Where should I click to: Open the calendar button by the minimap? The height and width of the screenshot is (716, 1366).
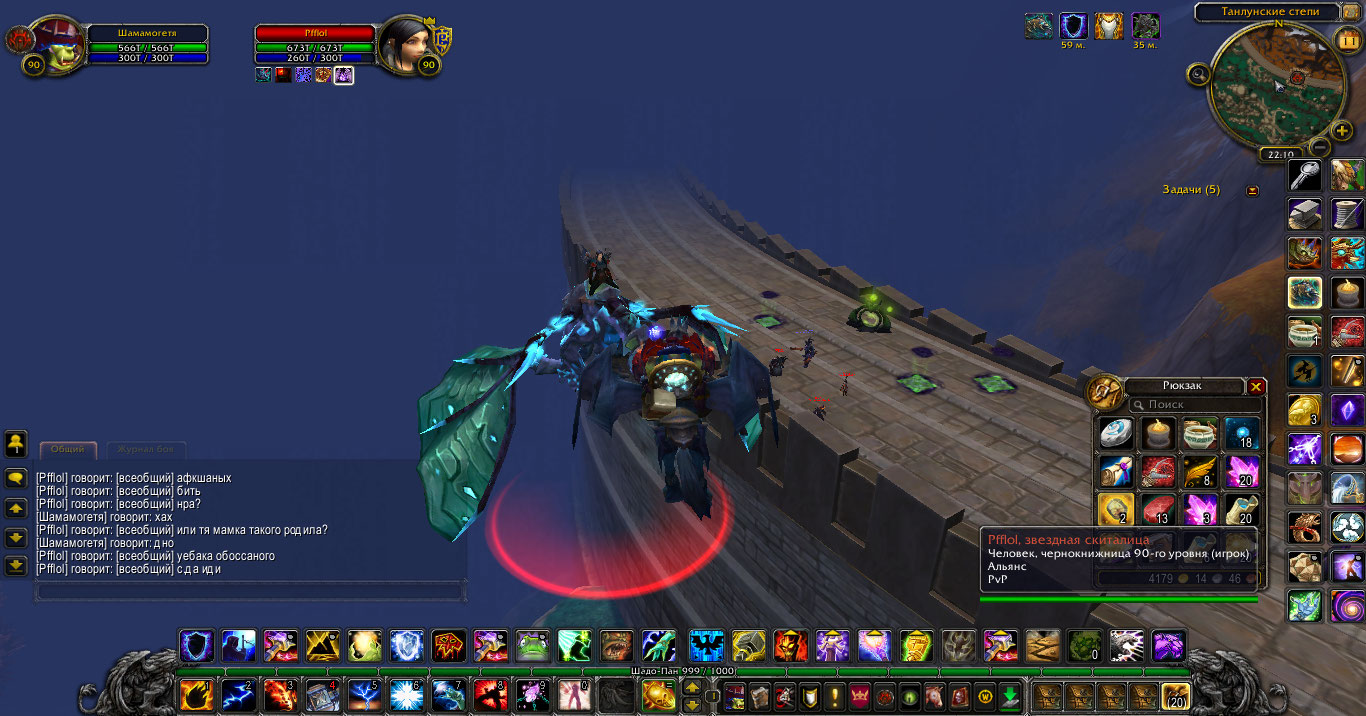coord(1346,40)
